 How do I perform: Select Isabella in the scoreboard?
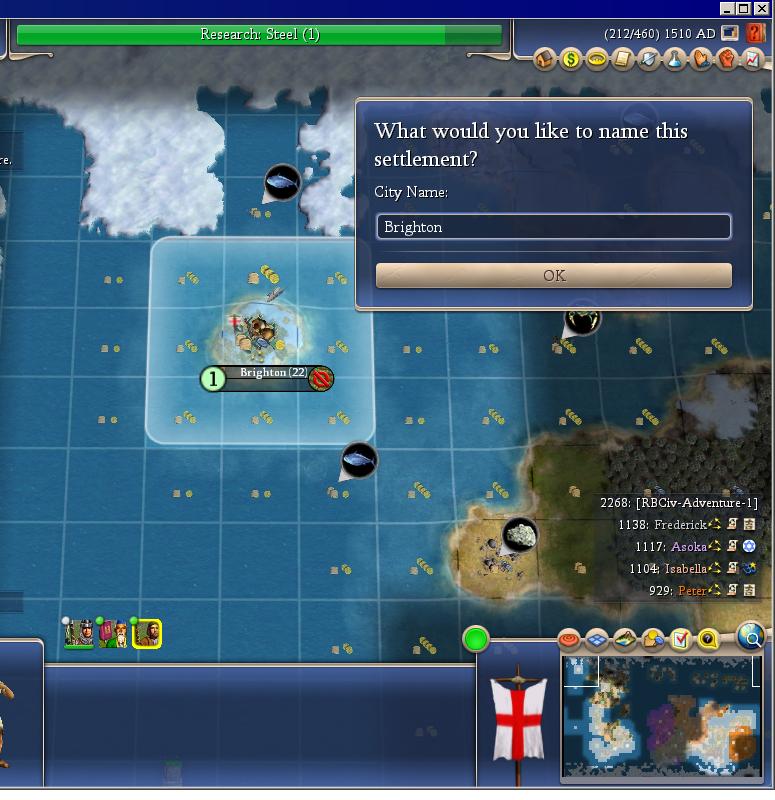(685, 569)
